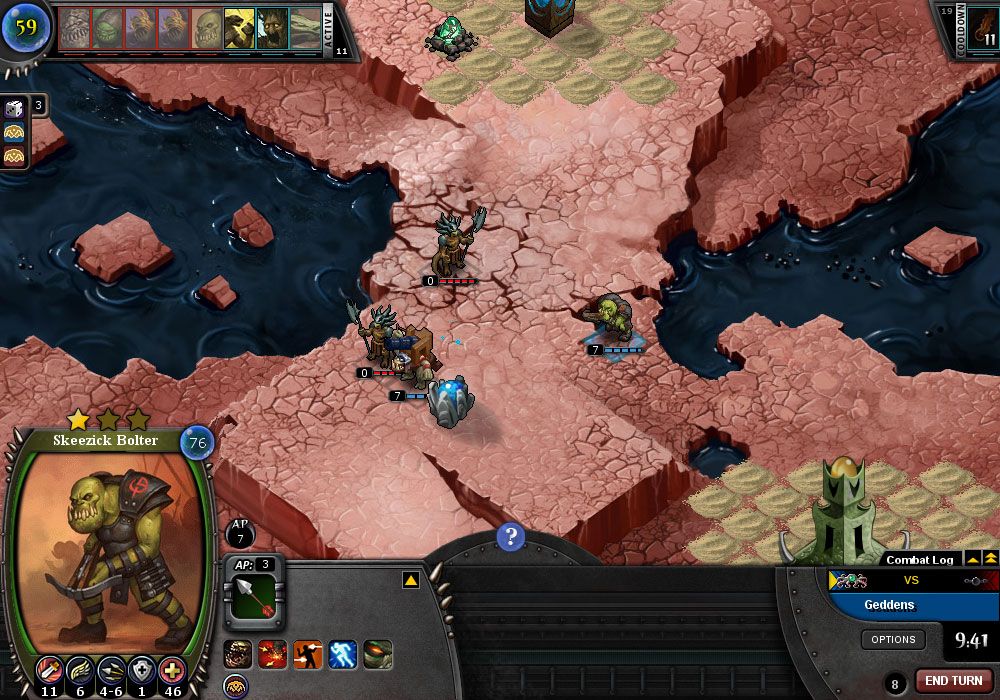Choose the snarling beast face ability icon
The width and height of the screenshot is (1000, 700).
pyautogui.click(x=237, y=655)
